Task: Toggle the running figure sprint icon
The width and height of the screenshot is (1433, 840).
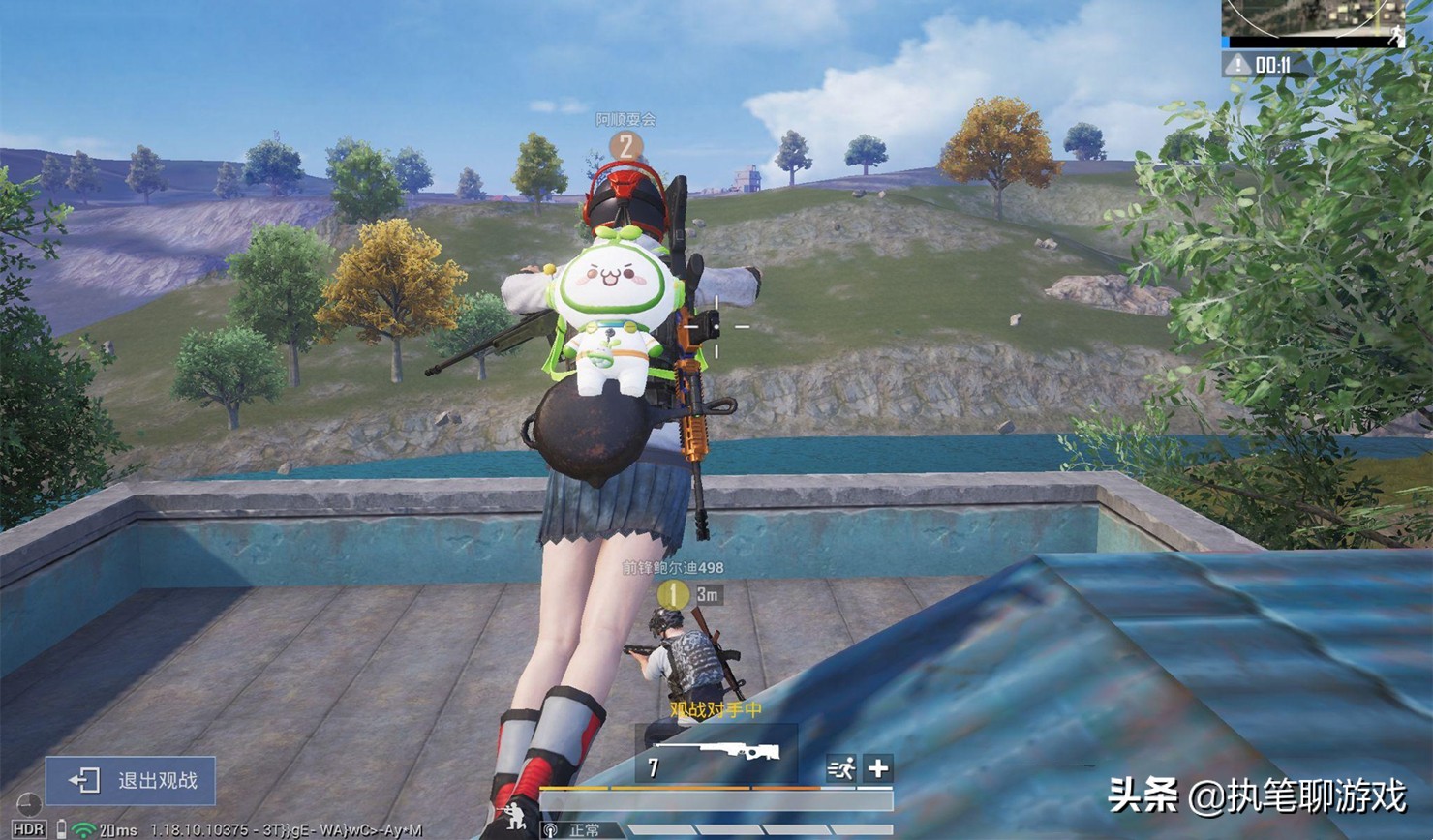Action: (x=840, y=768)
